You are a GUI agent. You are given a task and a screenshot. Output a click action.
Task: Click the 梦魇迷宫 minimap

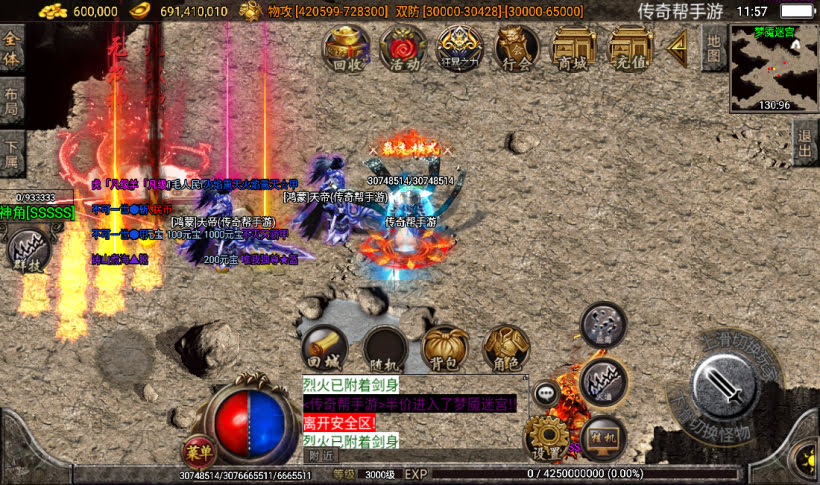point(775,67)
